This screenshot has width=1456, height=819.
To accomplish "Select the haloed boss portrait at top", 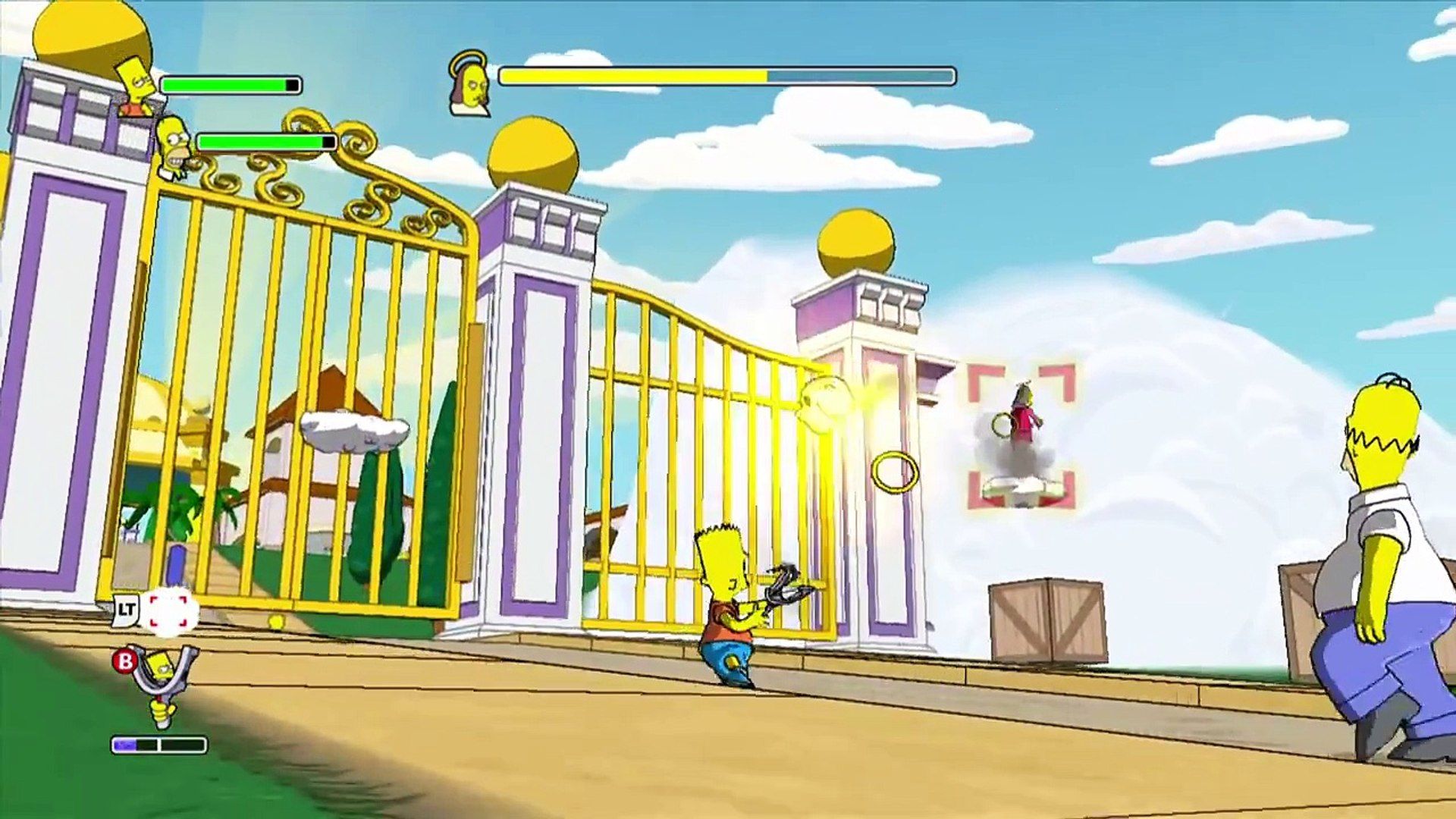I will tap(470, 83).
